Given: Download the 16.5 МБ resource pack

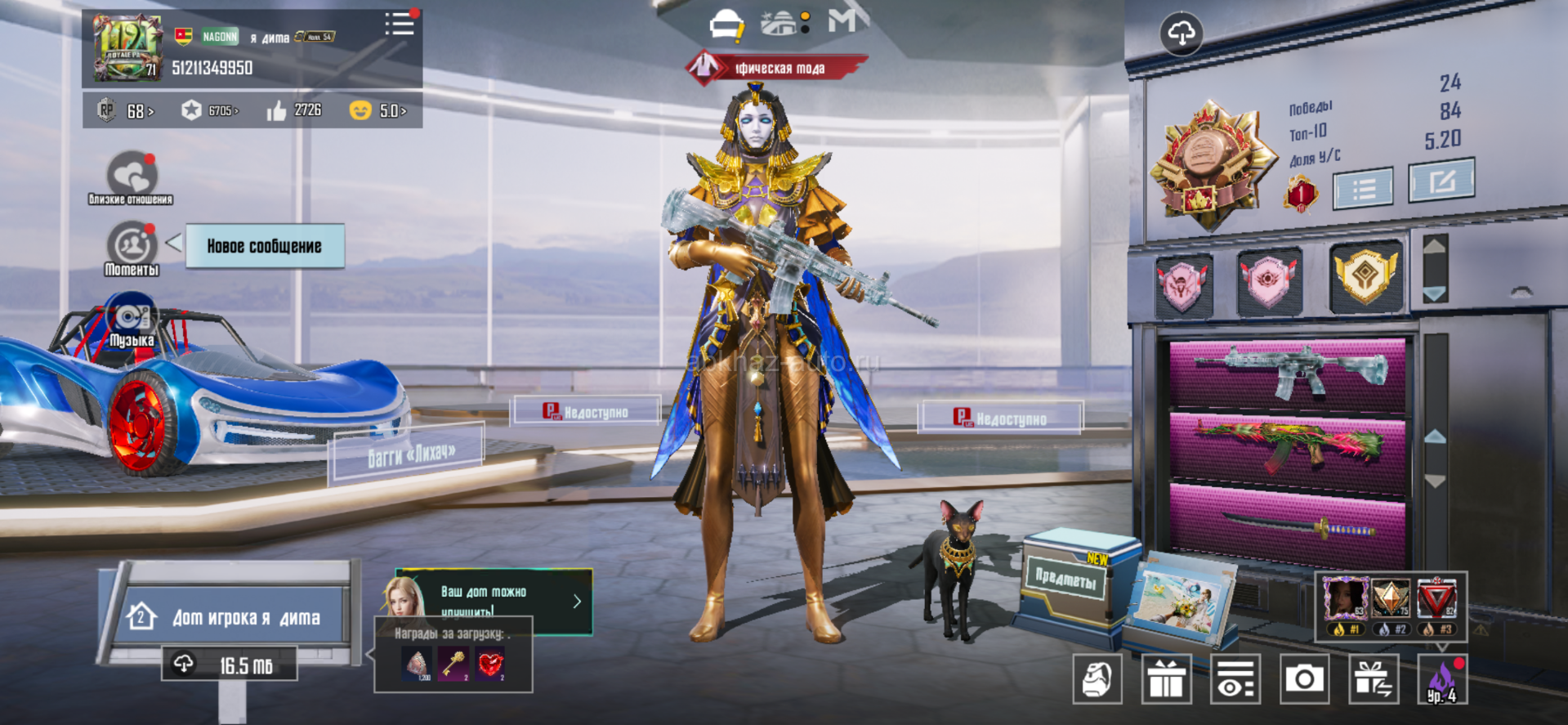Looking at the screenshot, I should pyautogui.click(x=230, y=665).
